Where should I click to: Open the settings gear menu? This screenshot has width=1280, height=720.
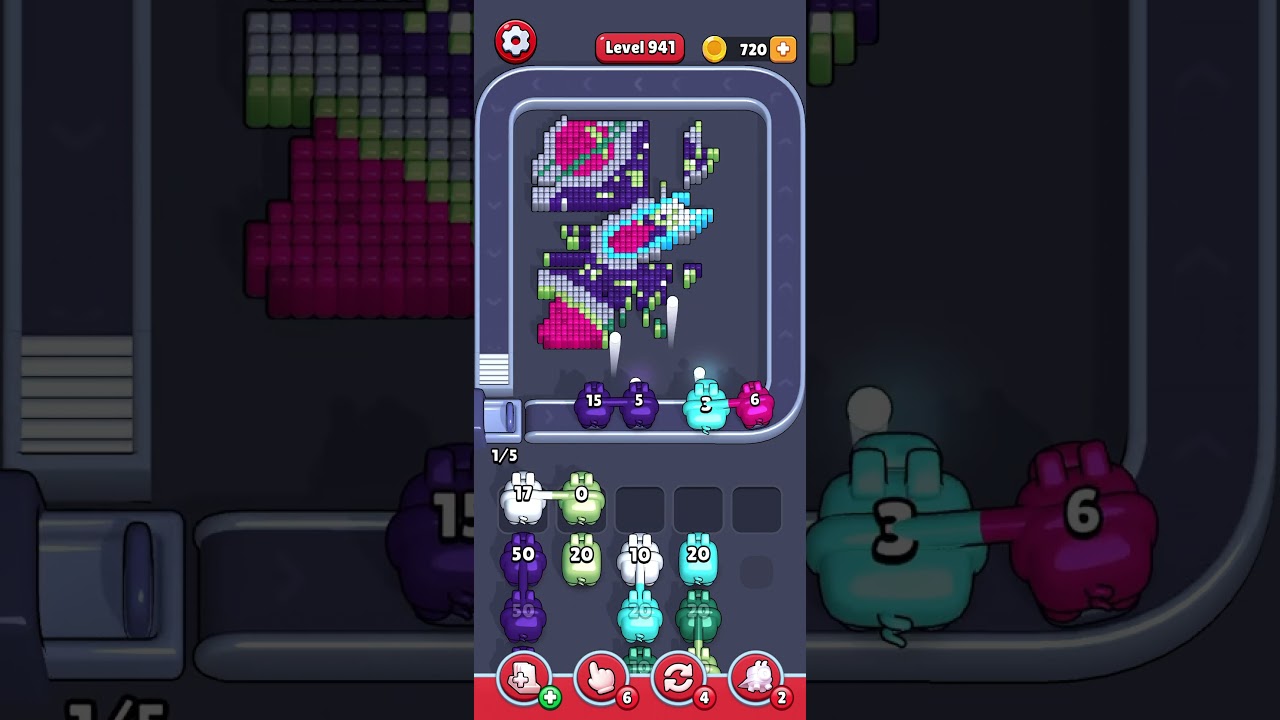515,41
